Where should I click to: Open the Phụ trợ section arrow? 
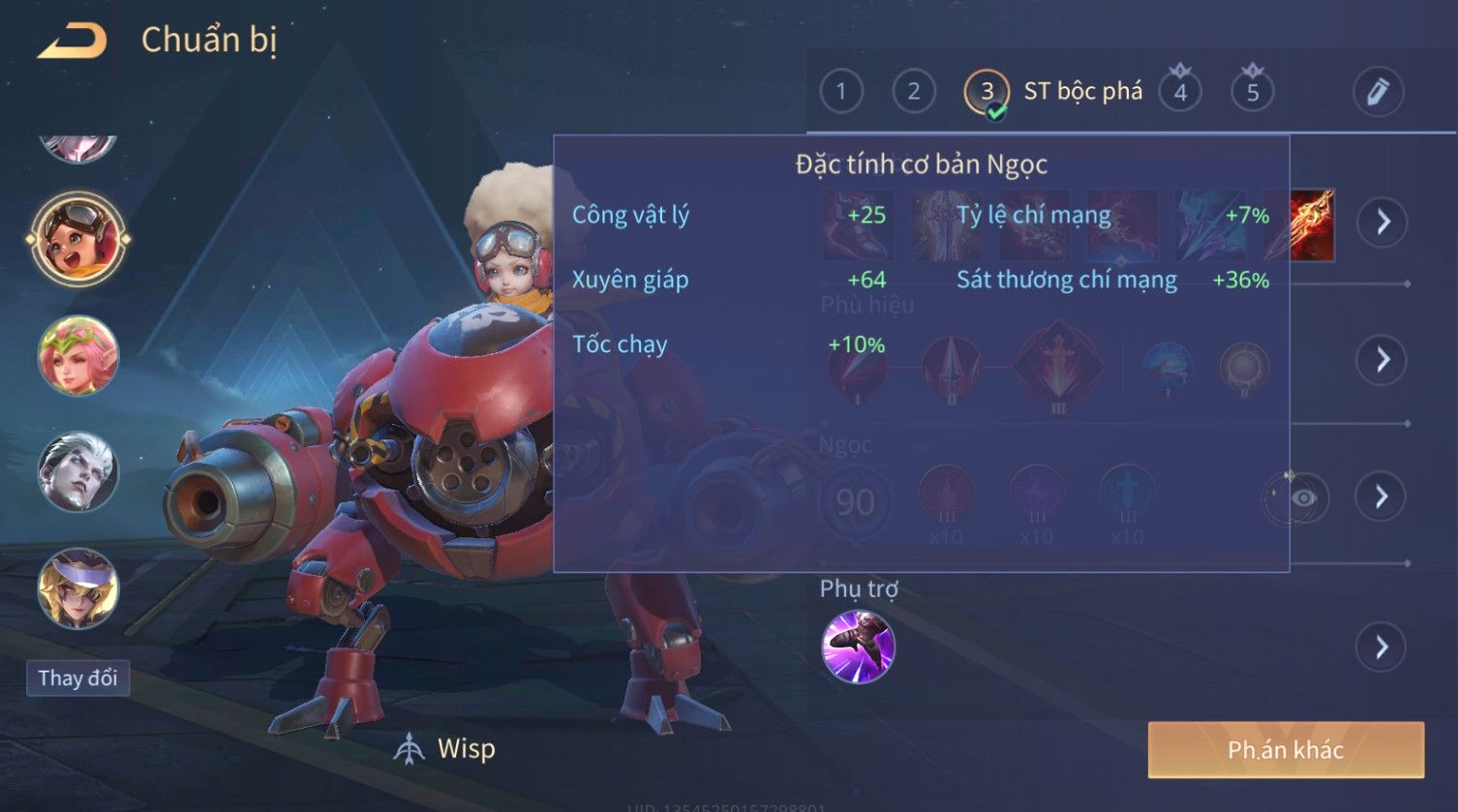[1382, 647]
